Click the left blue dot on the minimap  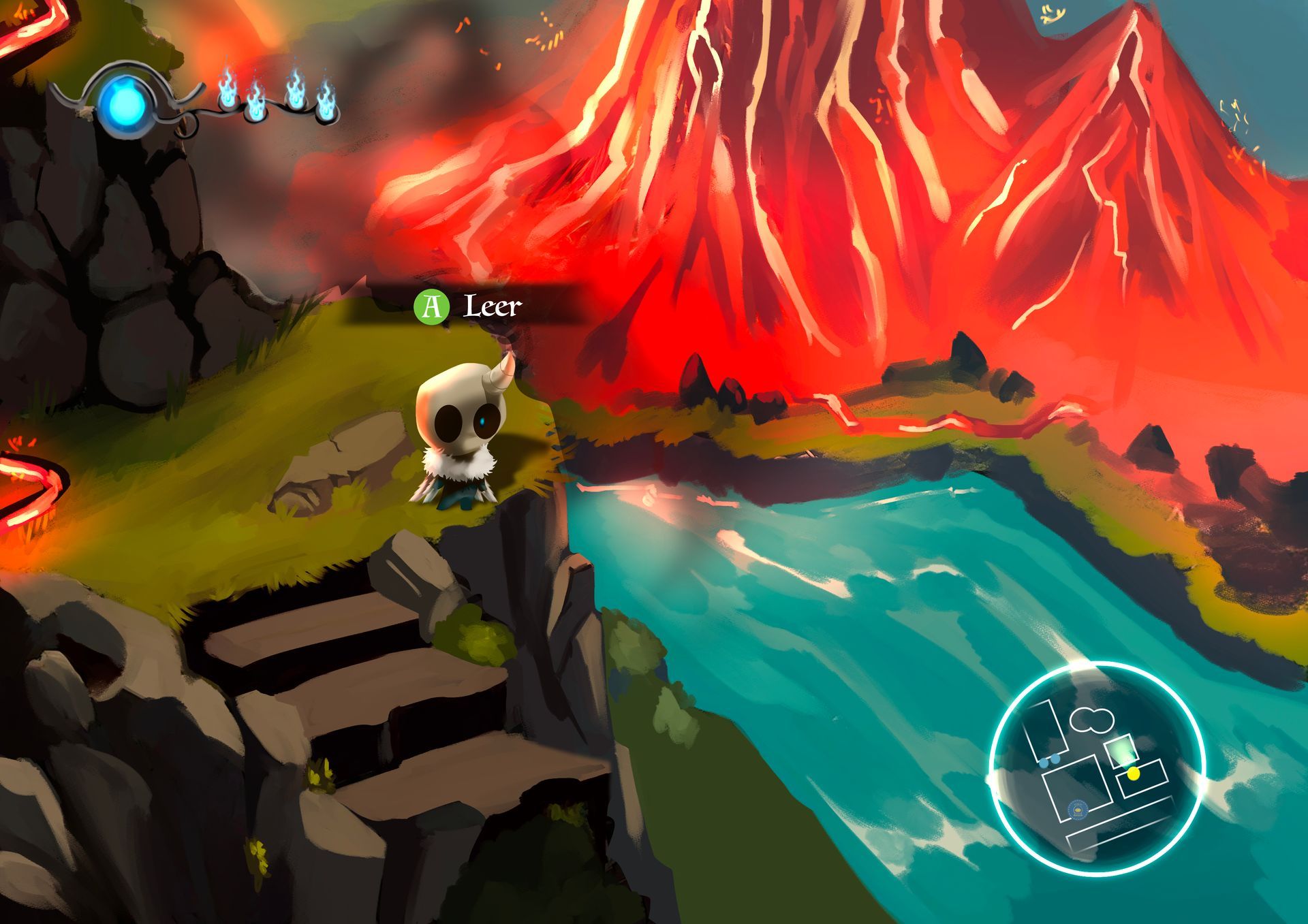coord(1044,764)
